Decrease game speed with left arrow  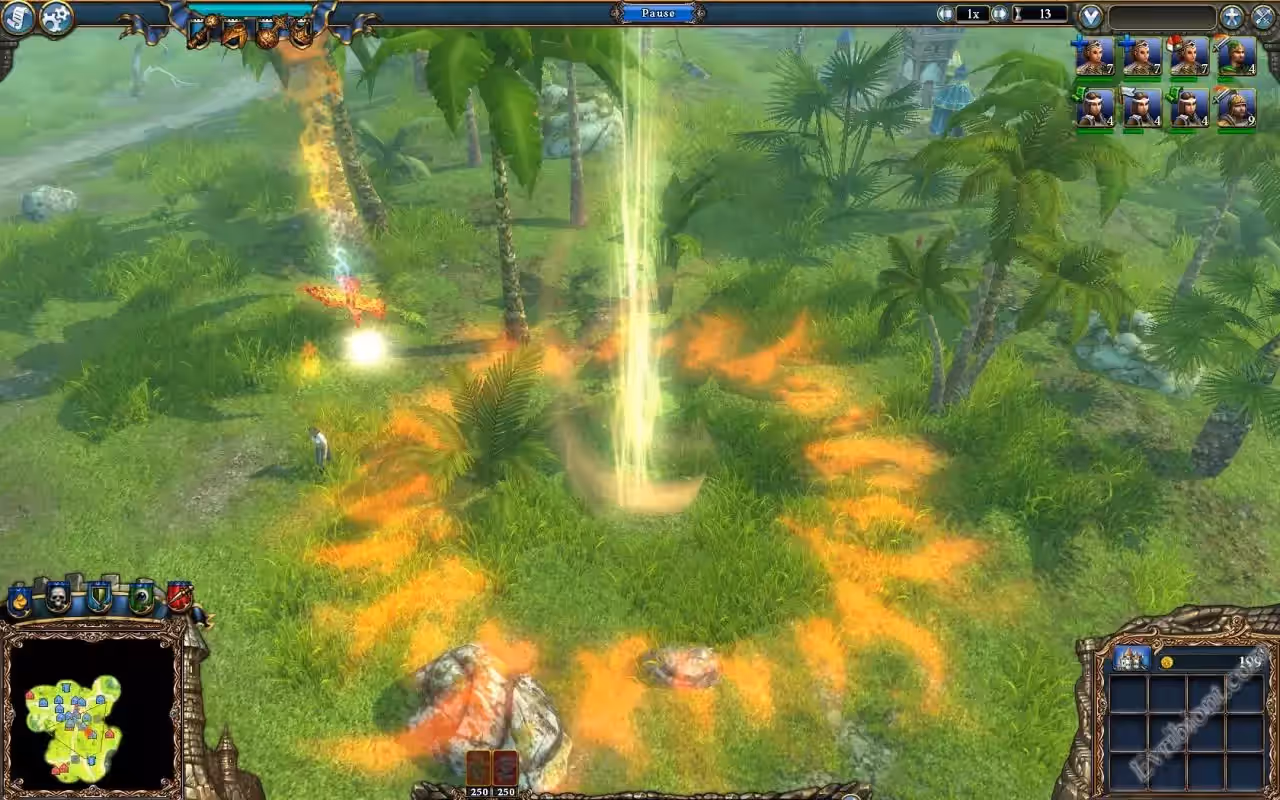[x=945, y=14]
